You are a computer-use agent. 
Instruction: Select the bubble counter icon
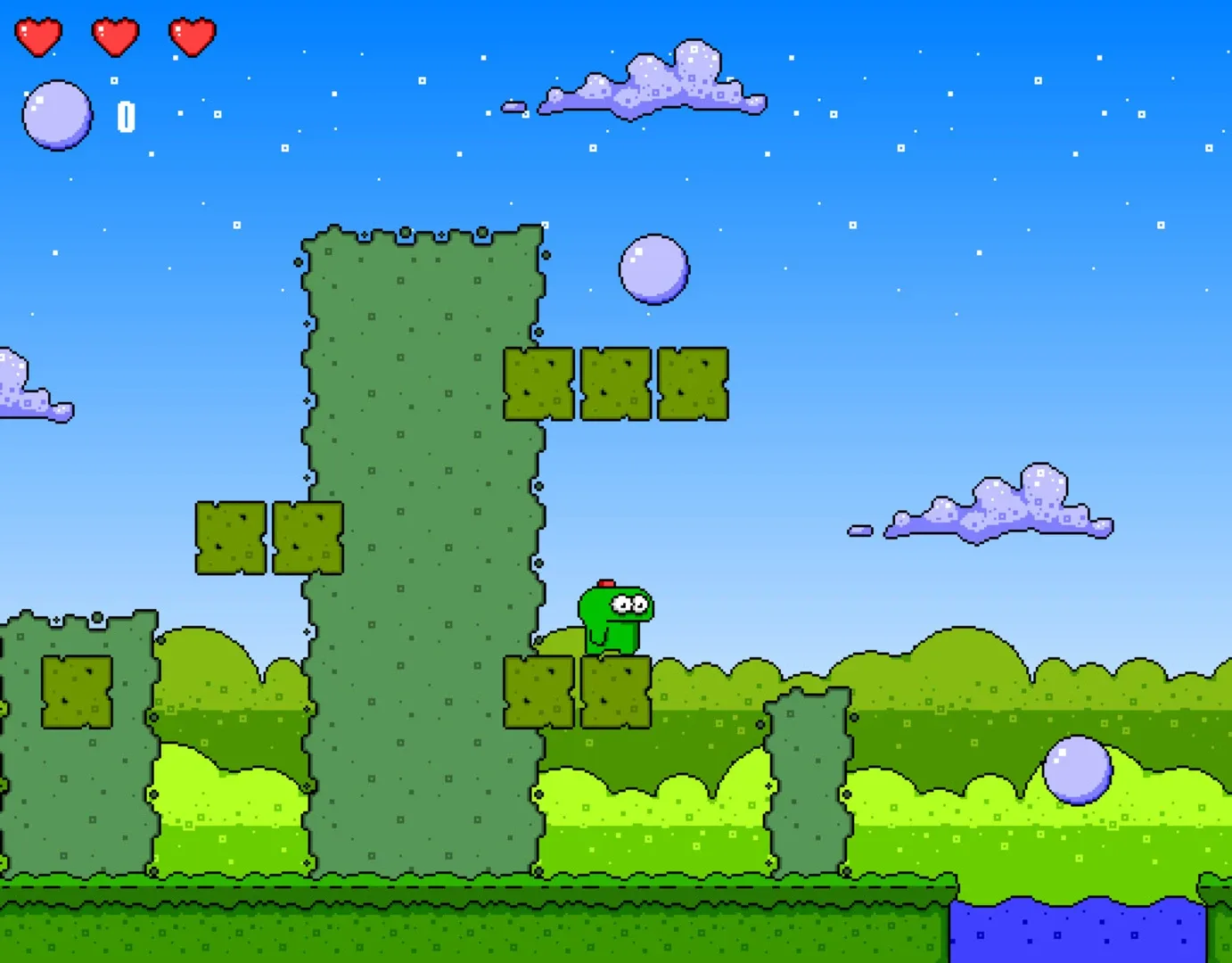(x=59, y=113)
